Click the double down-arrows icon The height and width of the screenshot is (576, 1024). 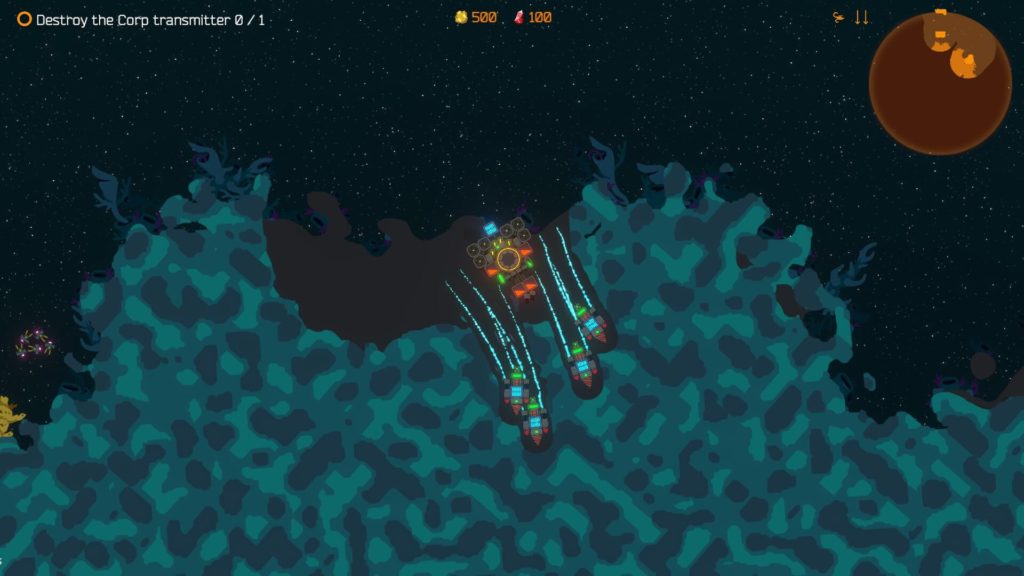pyautogui.click(x=861, y=18)
